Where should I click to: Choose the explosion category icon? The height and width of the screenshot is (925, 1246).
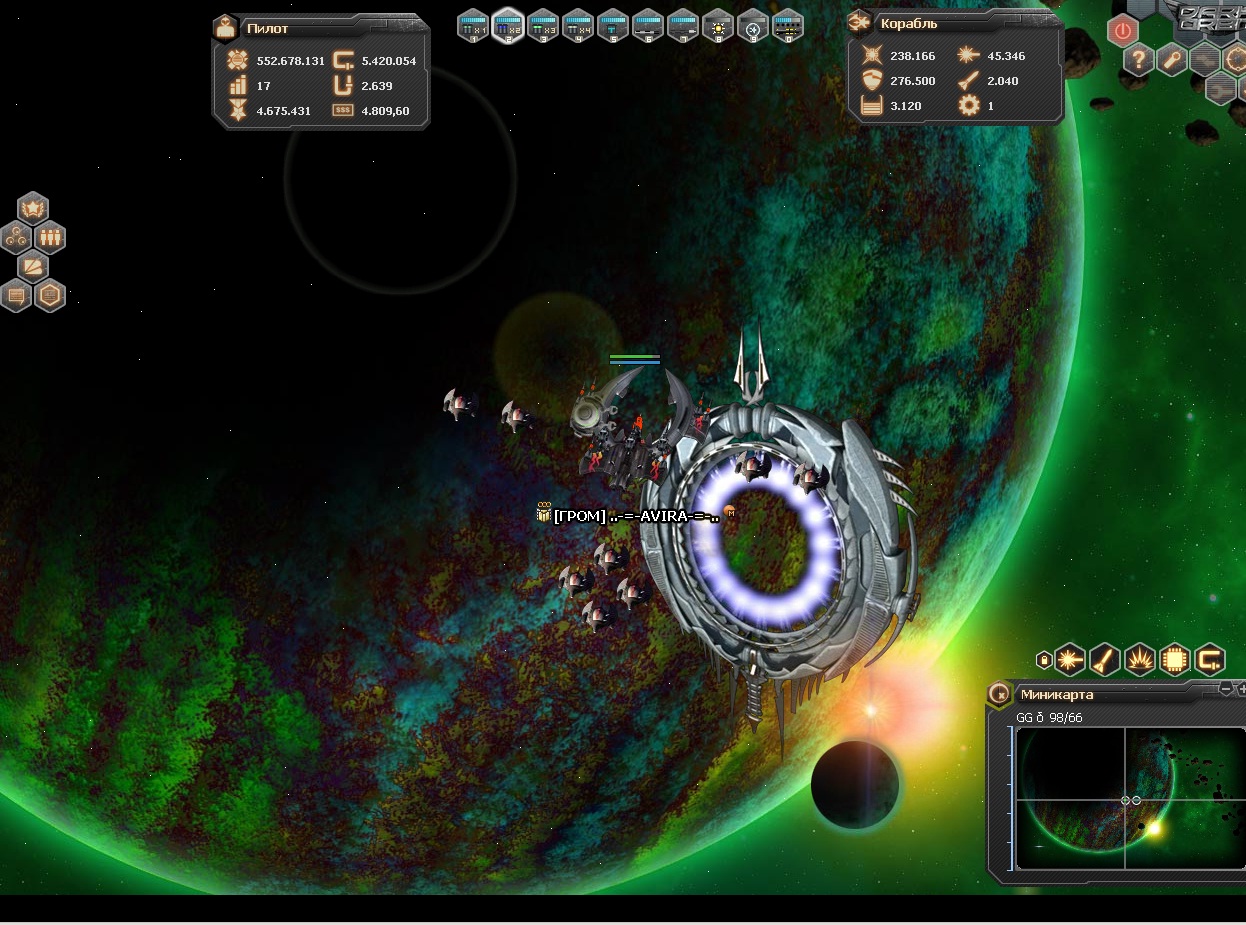coord(1140,659)
